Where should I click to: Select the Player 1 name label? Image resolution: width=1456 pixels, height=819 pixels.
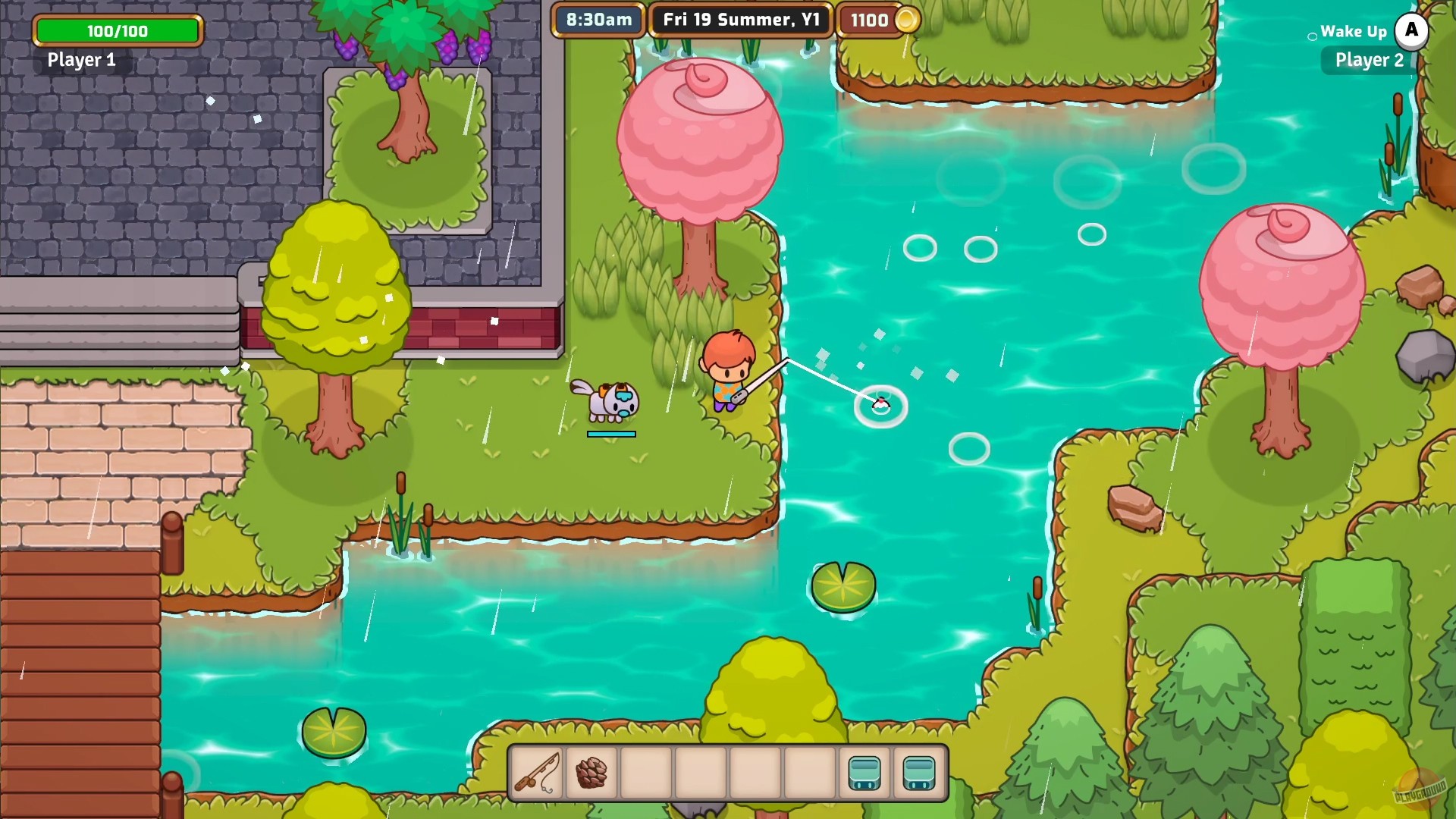click(81, 61)
